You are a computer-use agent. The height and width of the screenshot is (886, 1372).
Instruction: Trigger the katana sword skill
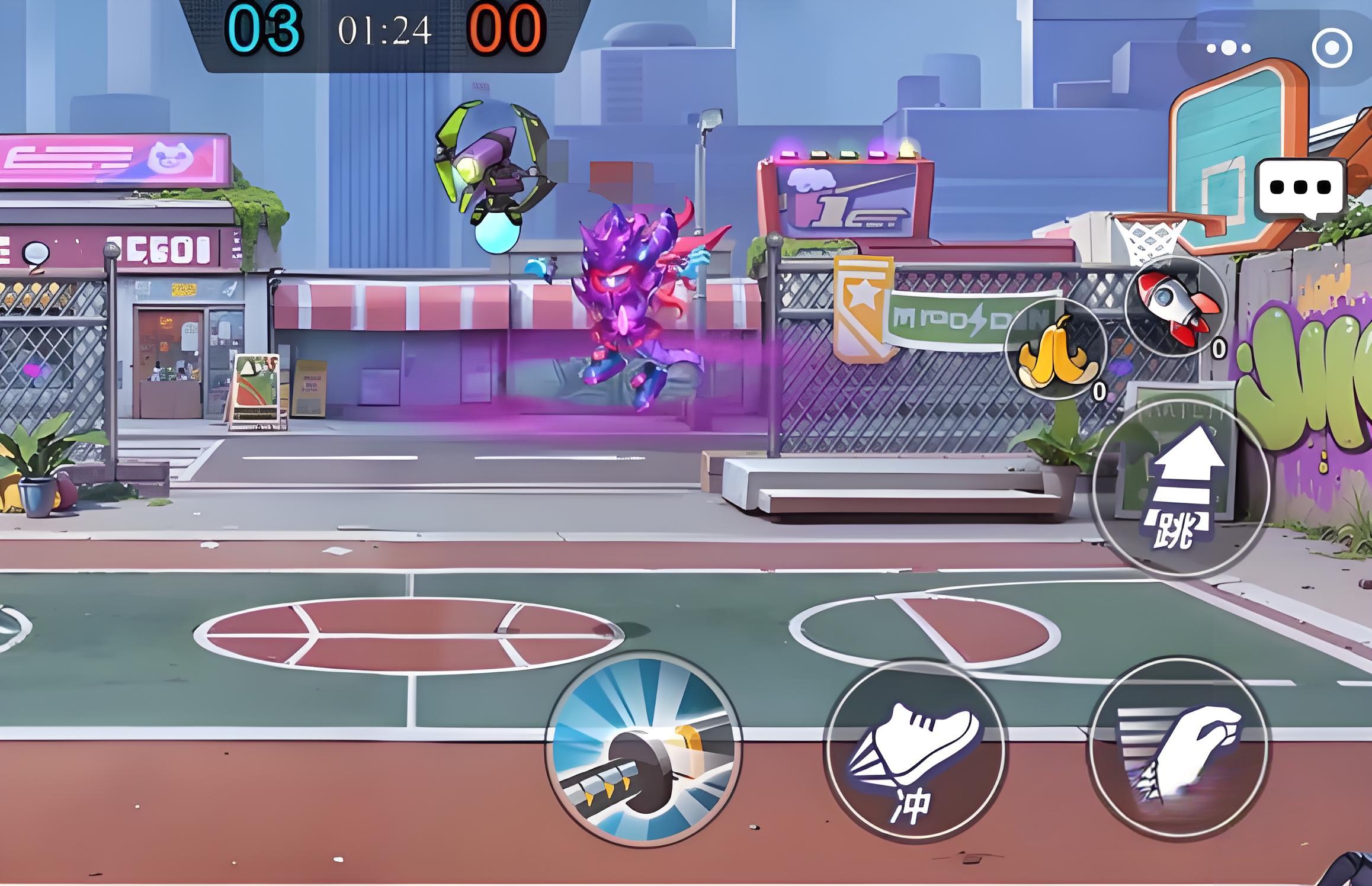[x=644, y=749]
